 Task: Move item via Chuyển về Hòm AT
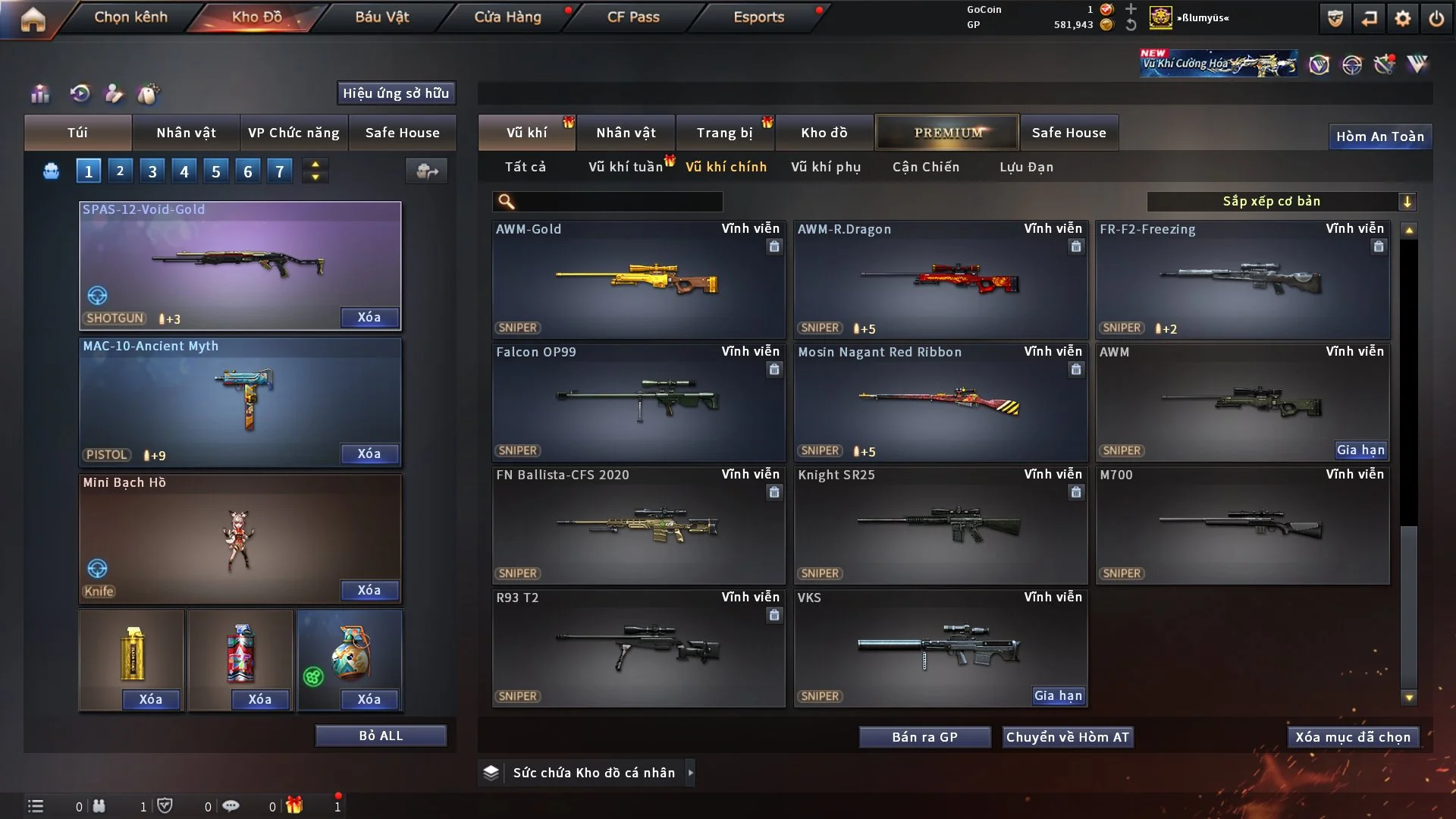[1068, 737]
